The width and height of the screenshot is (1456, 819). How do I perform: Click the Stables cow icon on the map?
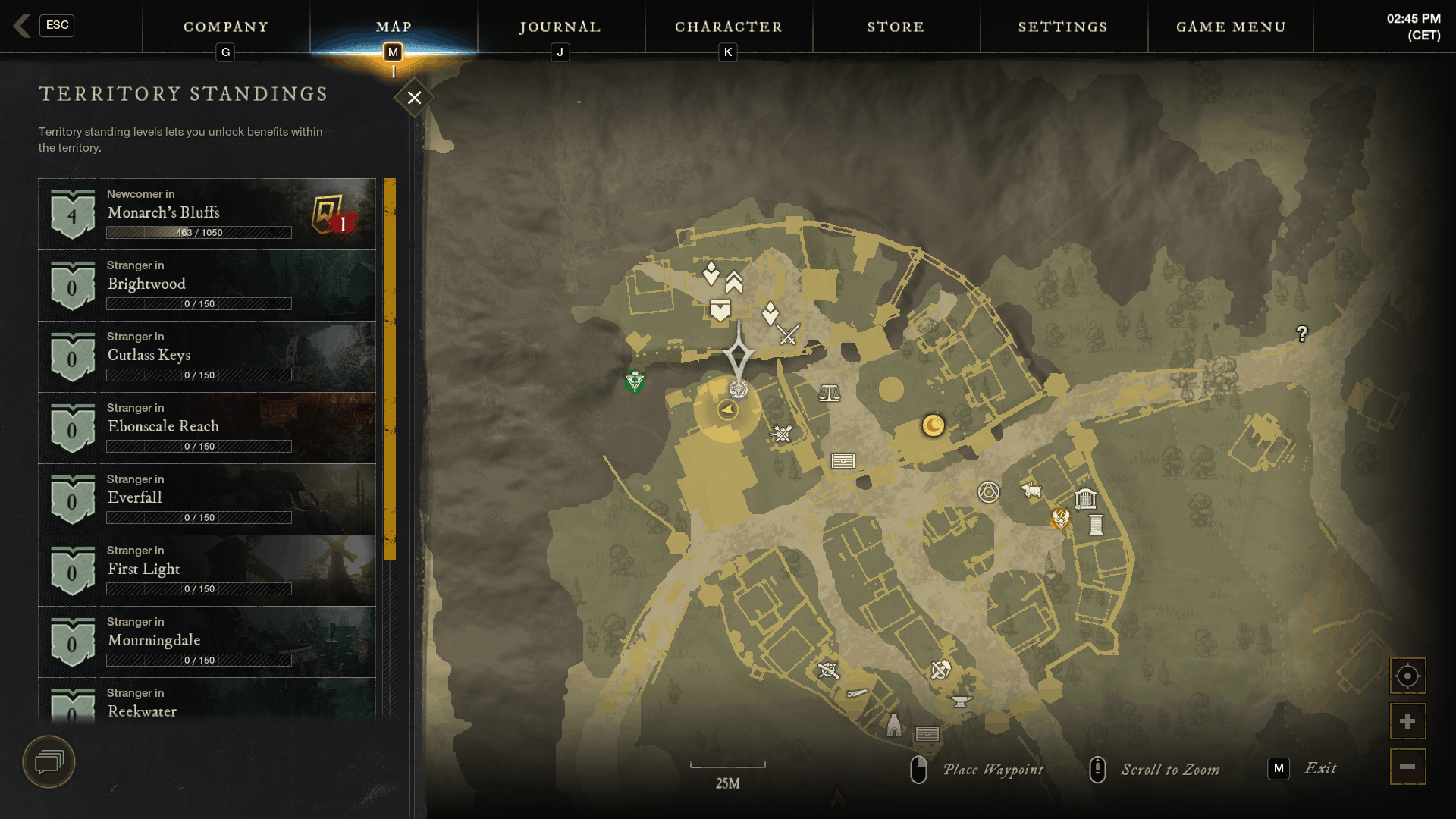(1031, 491)
